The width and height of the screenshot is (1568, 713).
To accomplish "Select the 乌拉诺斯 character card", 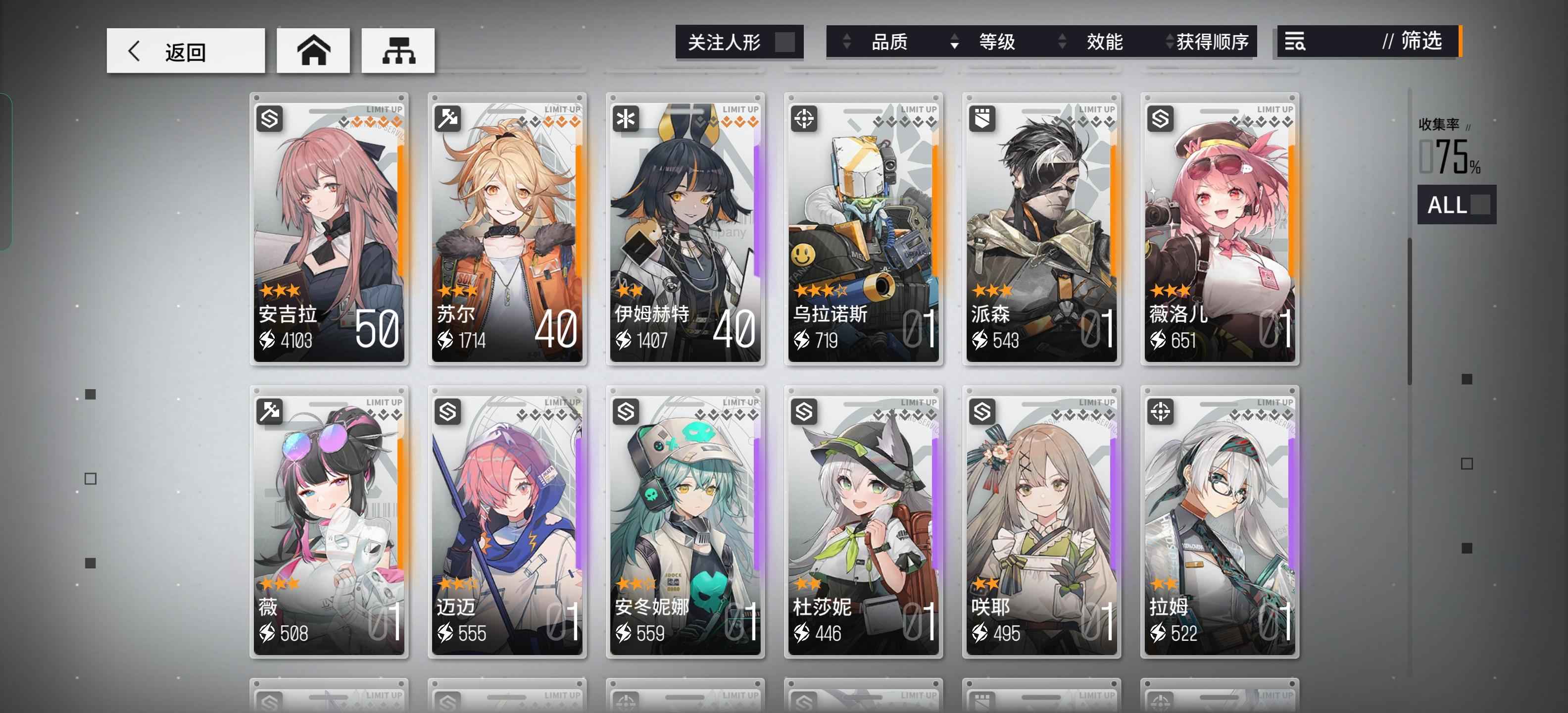I will coord(863,229).
